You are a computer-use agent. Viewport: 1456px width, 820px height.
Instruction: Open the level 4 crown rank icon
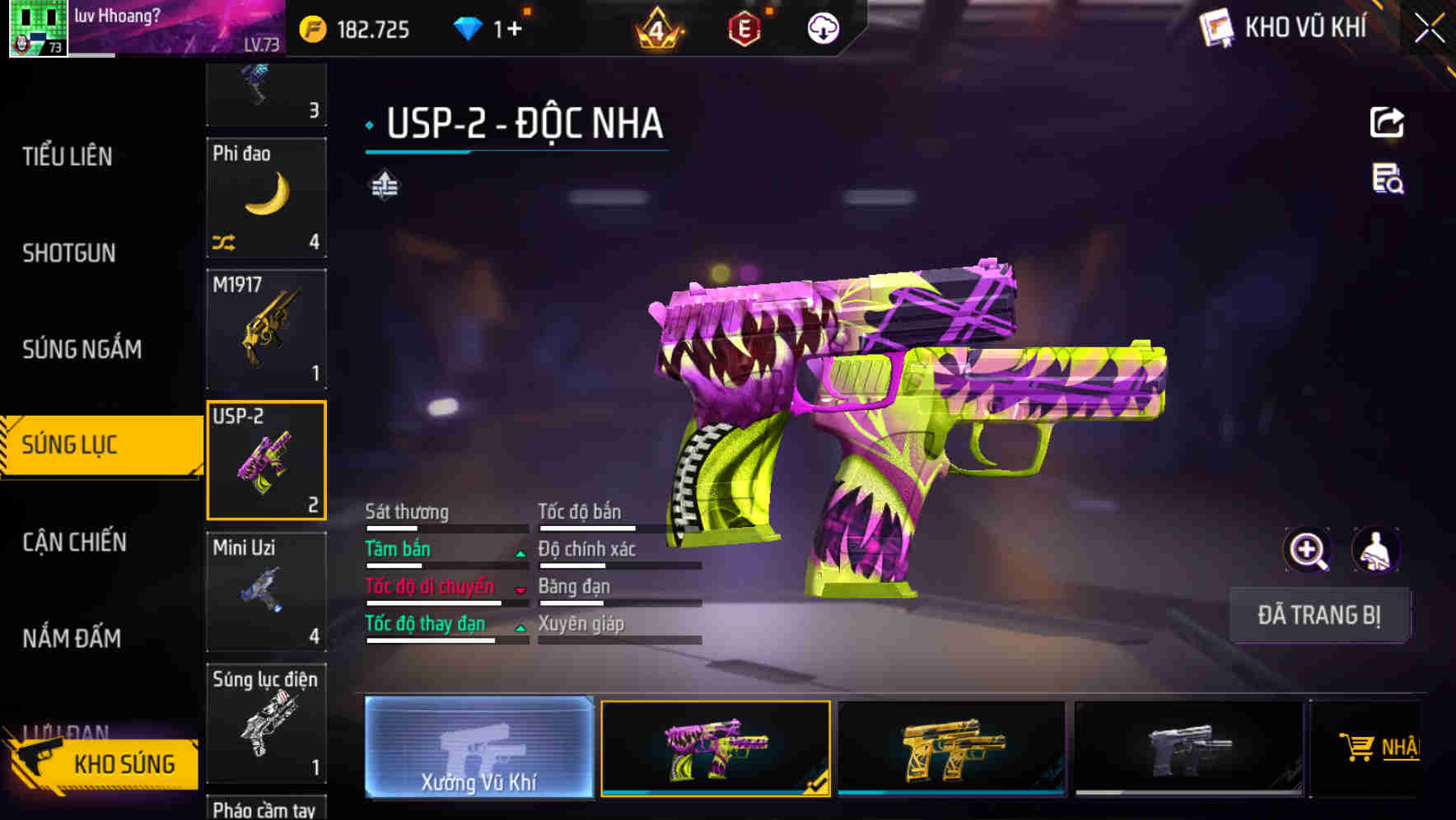tap(655, 27)
